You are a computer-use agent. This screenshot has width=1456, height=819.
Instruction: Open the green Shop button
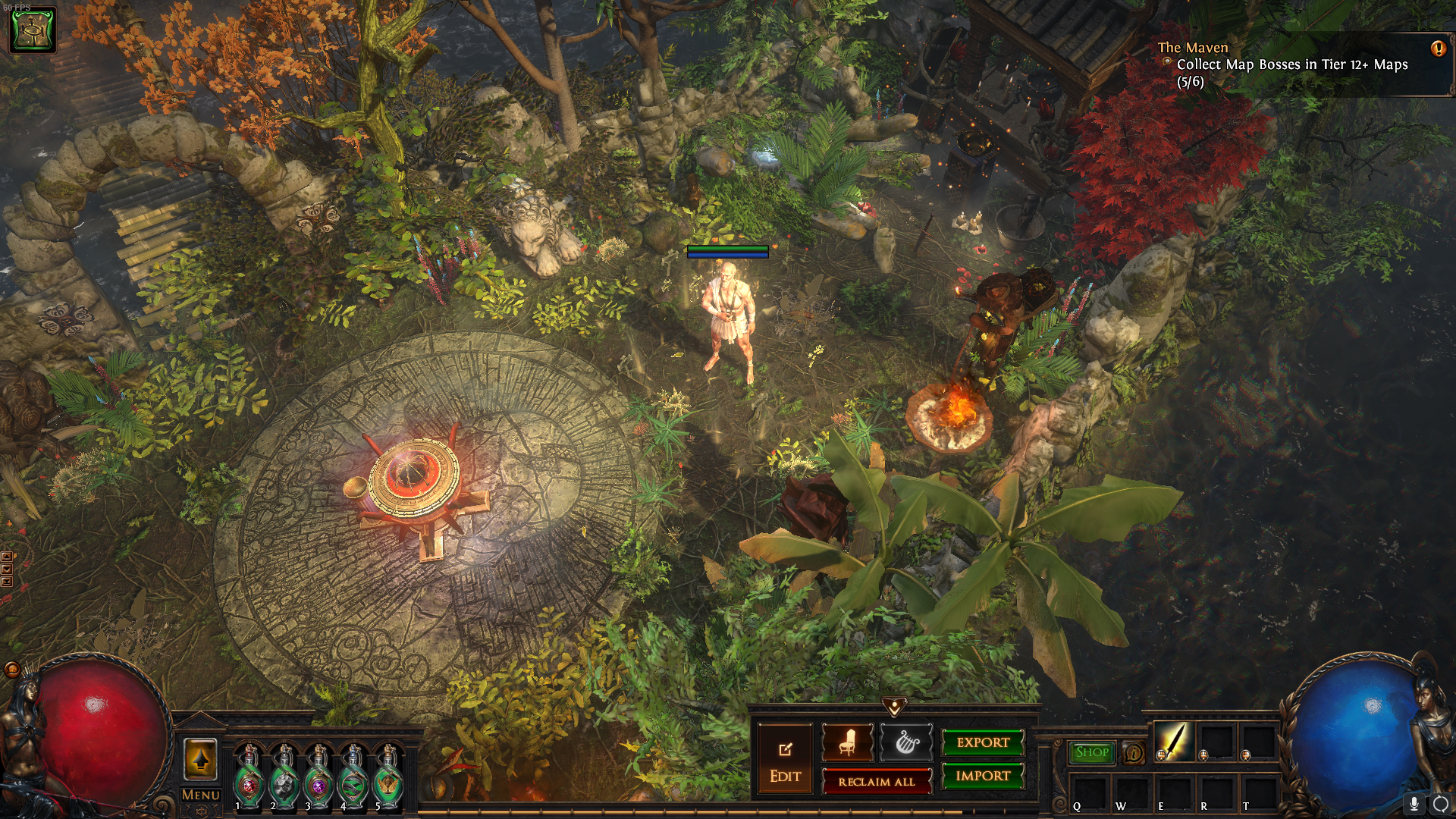point(1091,752)
